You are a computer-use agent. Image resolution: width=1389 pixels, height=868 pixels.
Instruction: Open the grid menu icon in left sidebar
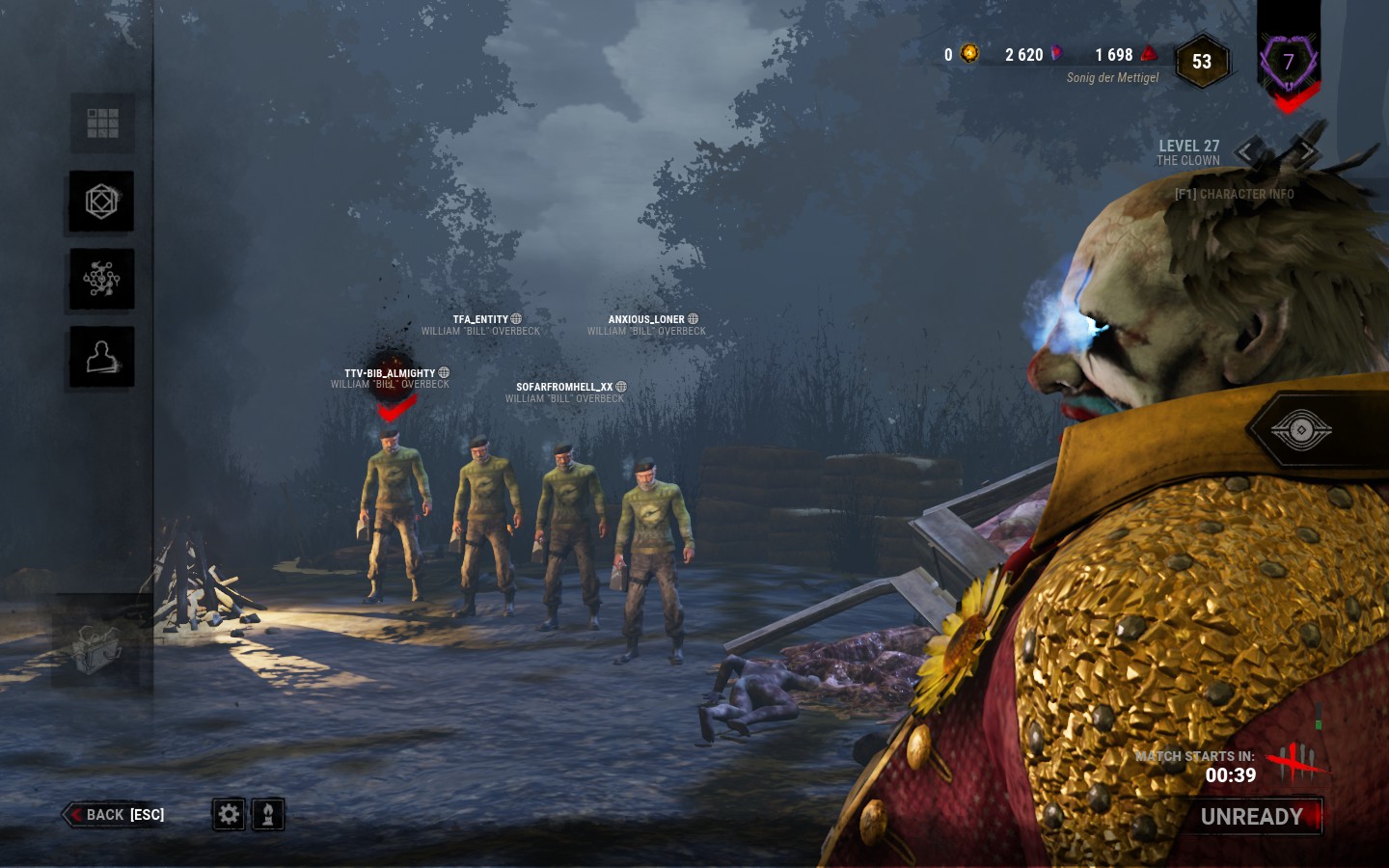pyautogui.click(x=101, y=122)
